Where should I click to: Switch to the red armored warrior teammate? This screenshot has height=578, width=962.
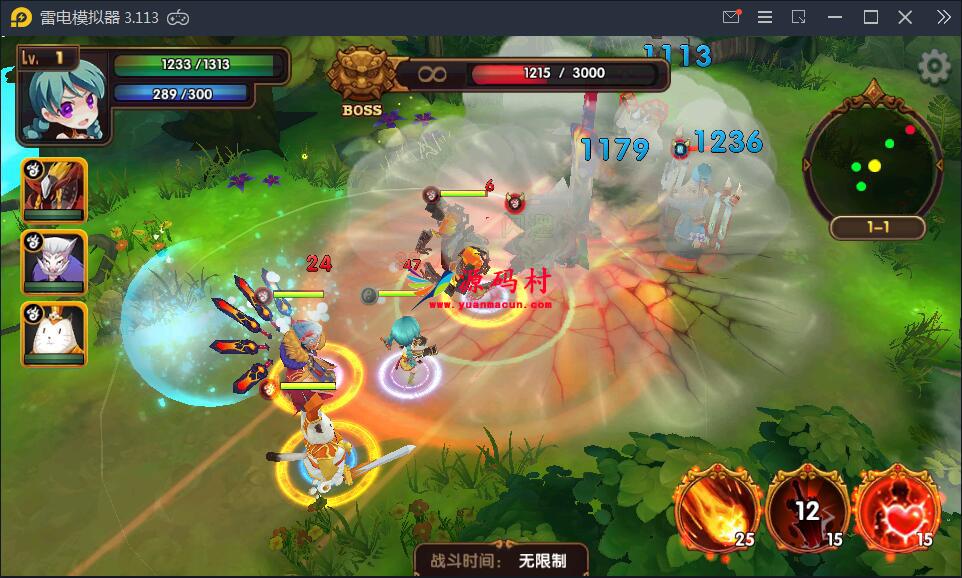pos(54,188)
